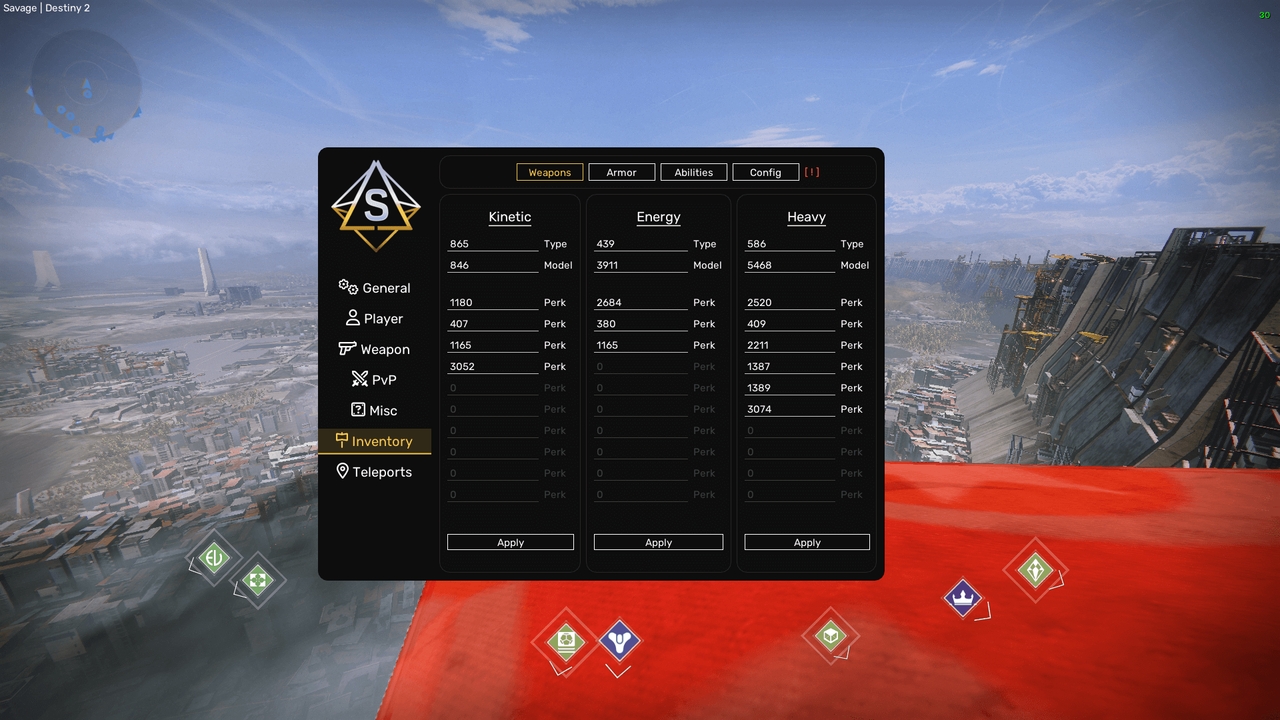Go to the Player section
1280x720 pixels.
375,319
